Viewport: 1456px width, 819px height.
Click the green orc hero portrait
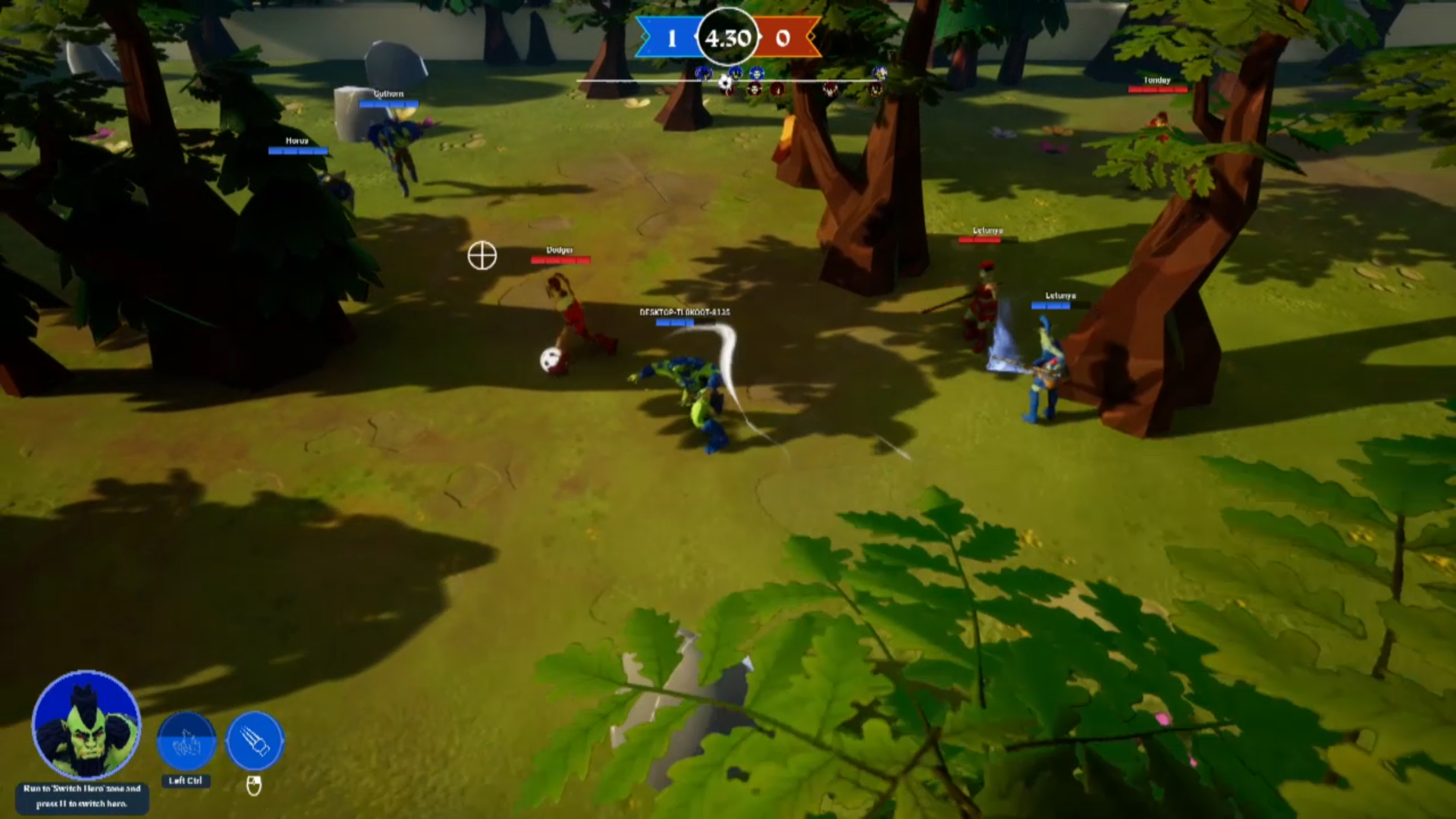click(86, 725)
